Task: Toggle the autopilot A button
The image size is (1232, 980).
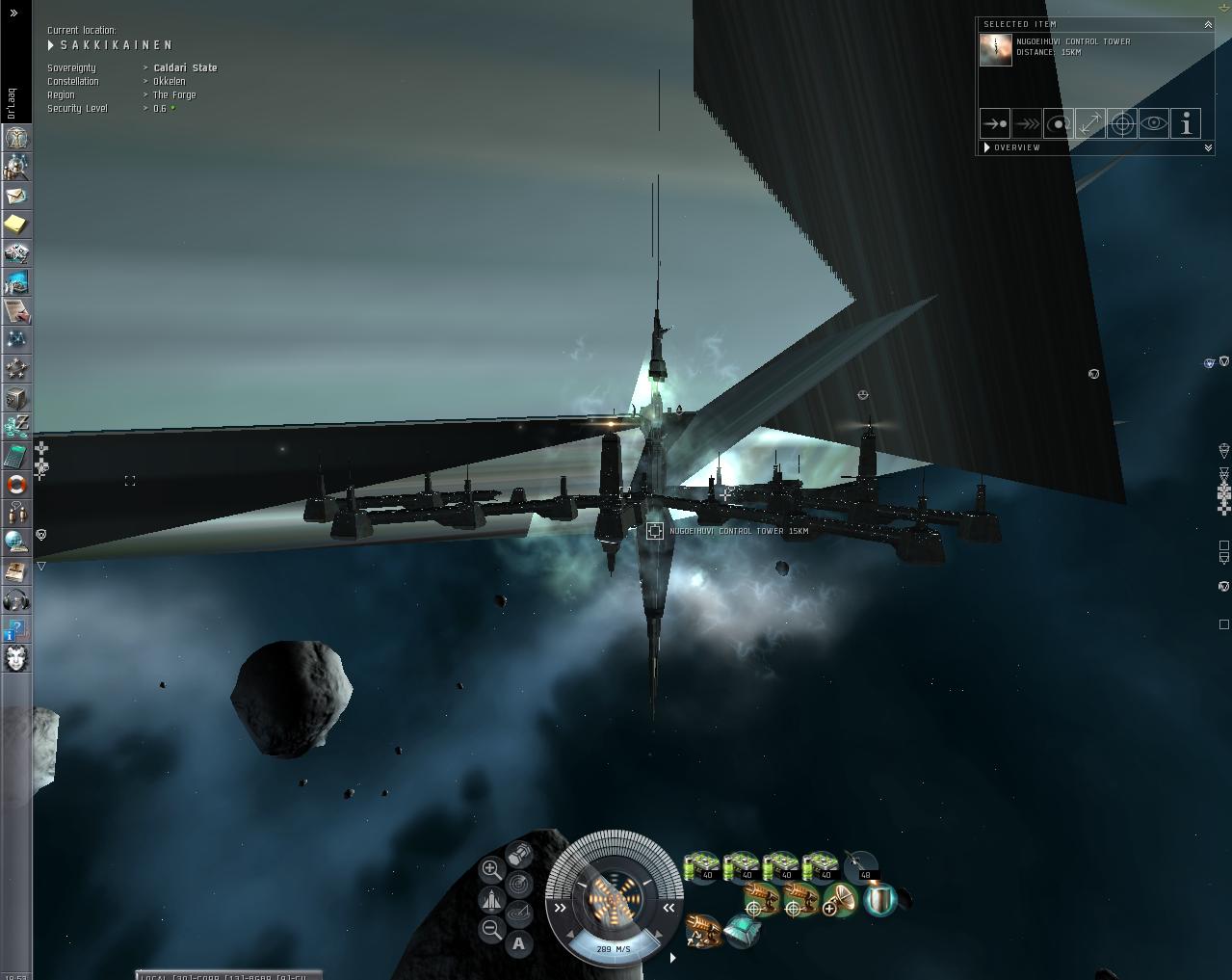Action: [519, 943]
